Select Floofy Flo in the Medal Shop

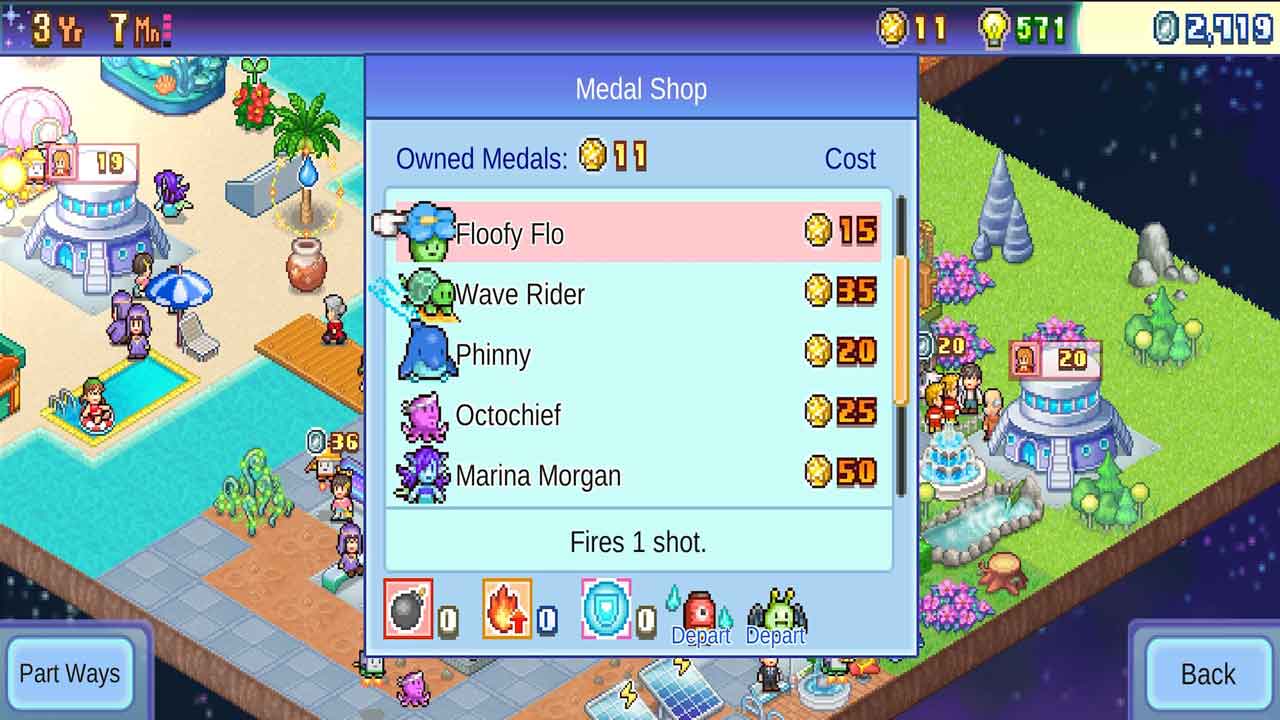pyautogui.click(x=638, y=232)
